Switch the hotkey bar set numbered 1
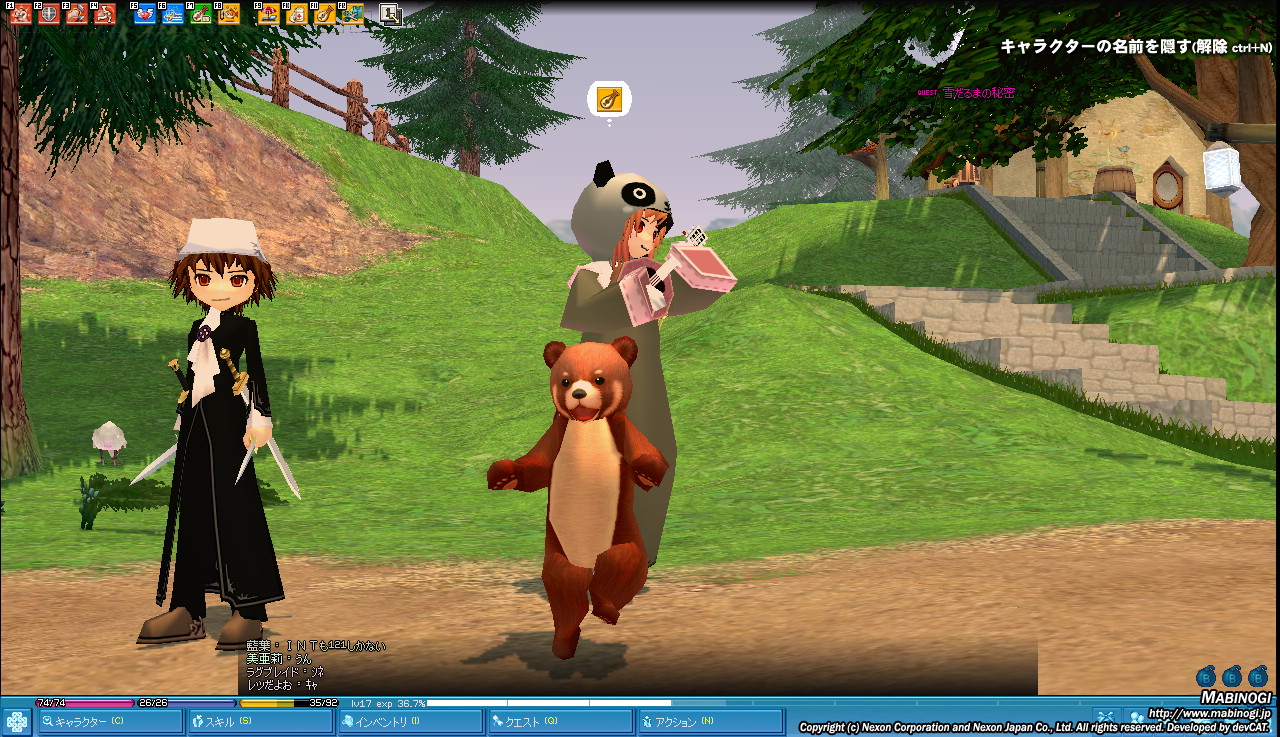Screen dimensions: 1280x737 click(x=390, y=14)
